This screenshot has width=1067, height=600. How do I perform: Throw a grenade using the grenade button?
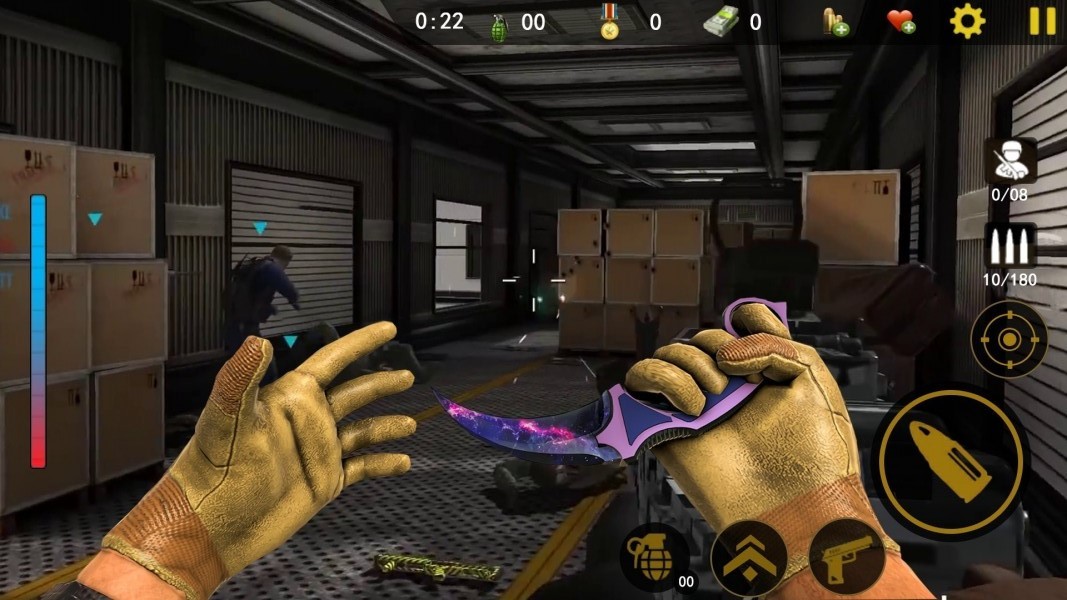653,555
